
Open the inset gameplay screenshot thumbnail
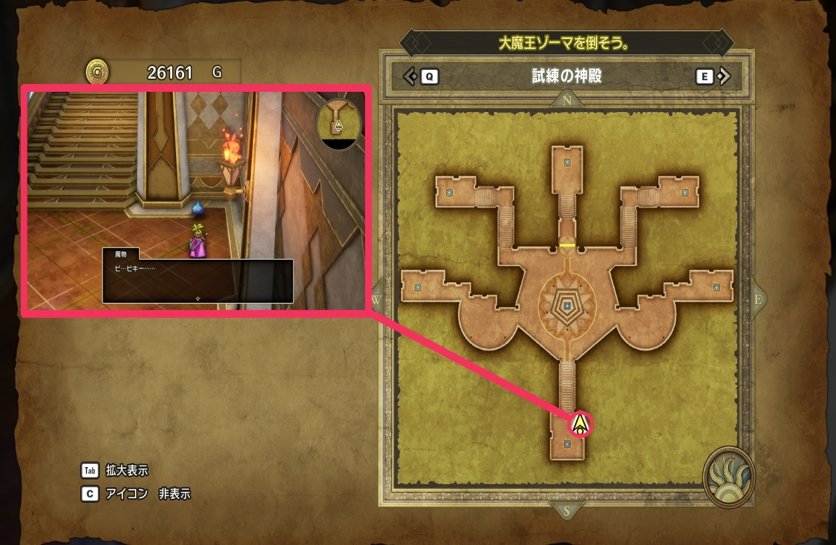coord(196,200)
